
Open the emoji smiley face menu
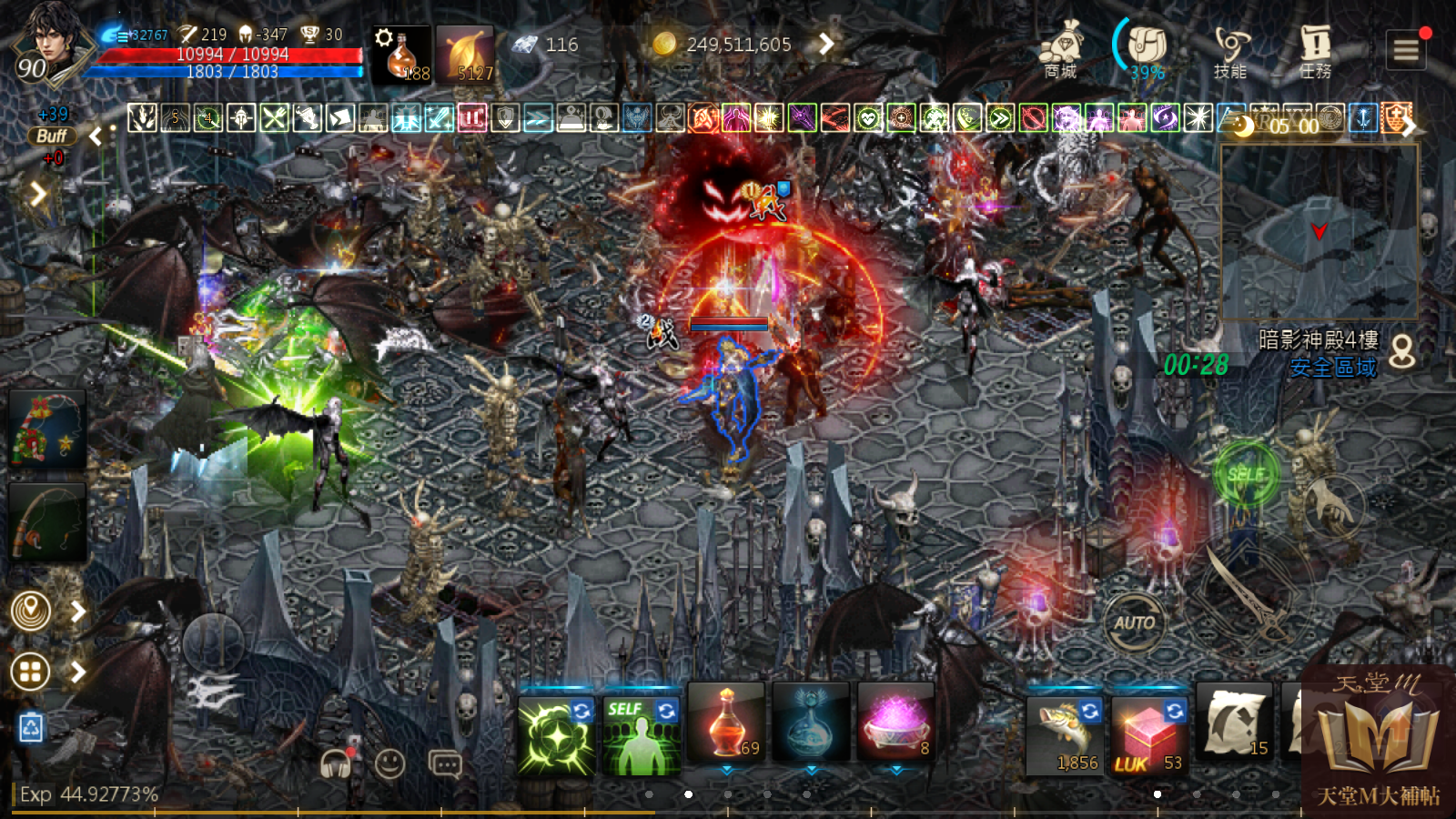[x=390, y=763]
